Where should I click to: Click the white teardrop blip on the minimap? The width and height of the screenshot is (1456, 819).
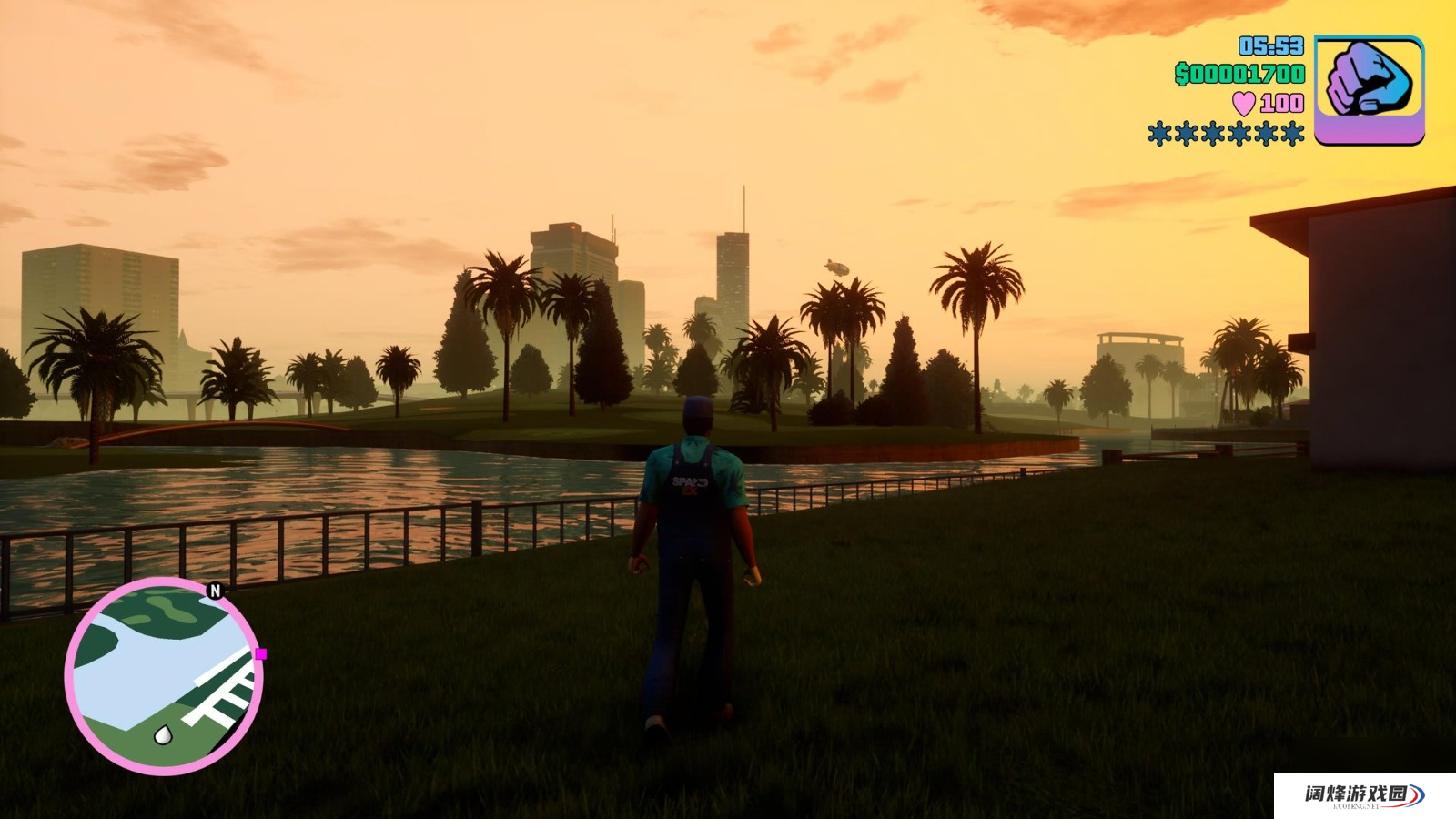pos(163,735)
